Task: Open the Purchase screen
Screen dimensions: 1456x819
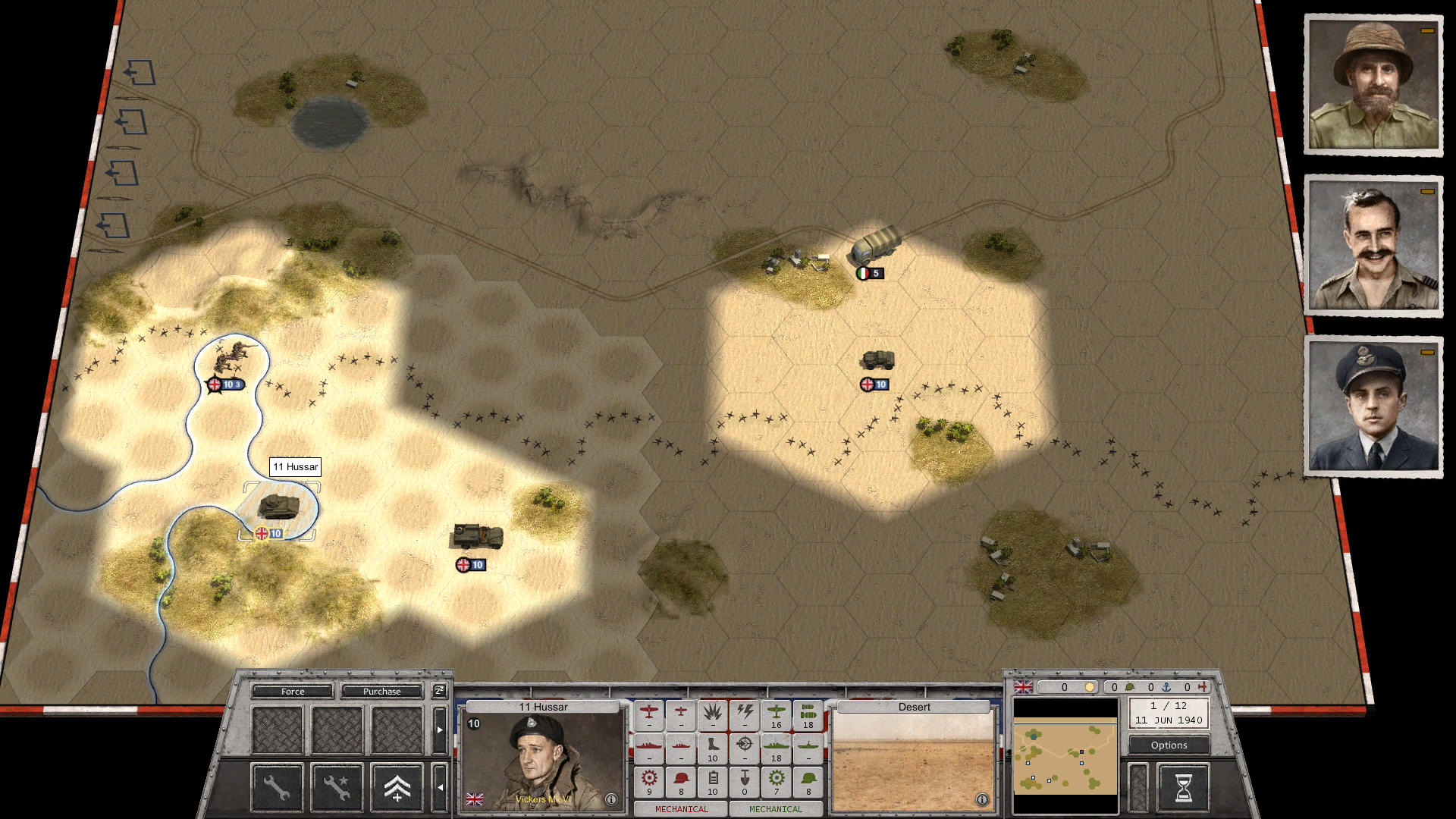Action: coord(382,691)
